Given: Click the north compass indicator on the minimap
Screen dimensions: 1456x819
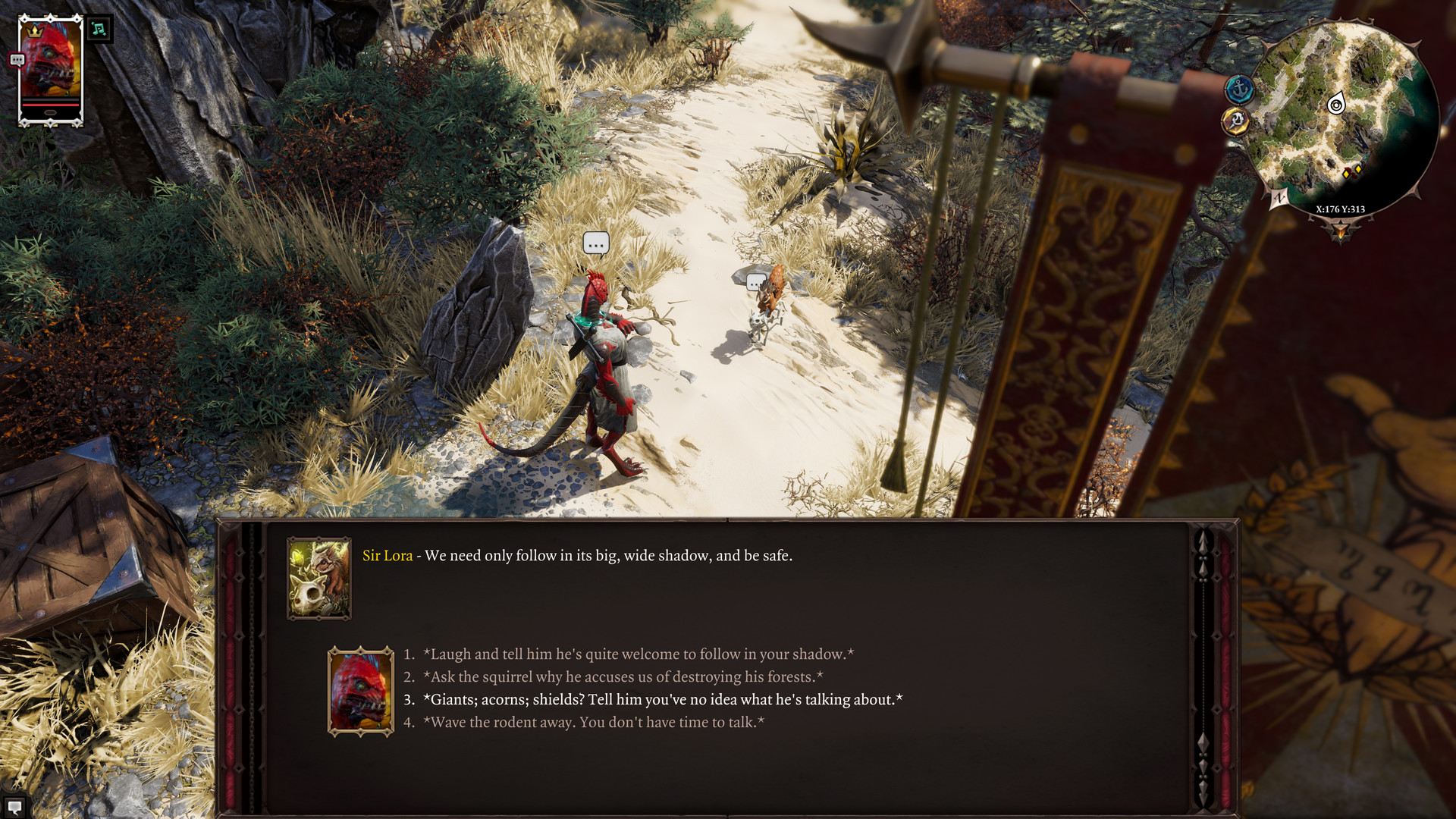Looking at the screenshot, I should 1279,197.
